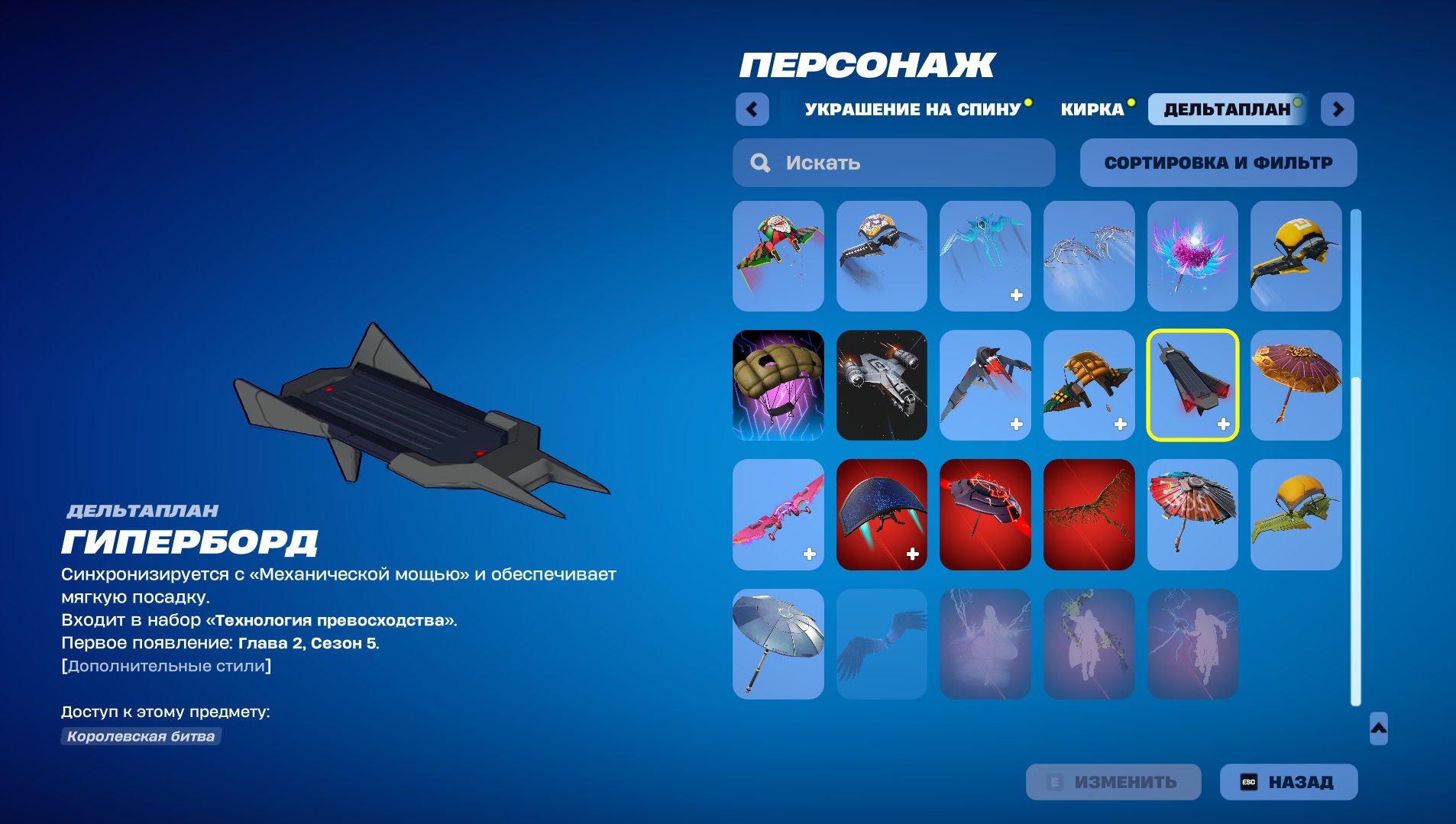Open the silver umbrella glider
This screenshot has width=1456, height=824.
pyautogui.click(x=778, y=644)
